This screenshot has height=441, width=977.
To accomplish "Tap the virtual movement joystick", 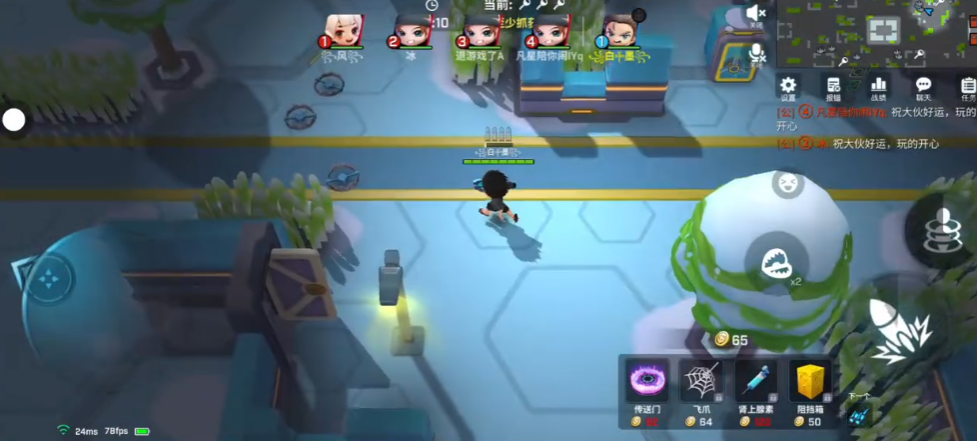I will coord(48,279).
